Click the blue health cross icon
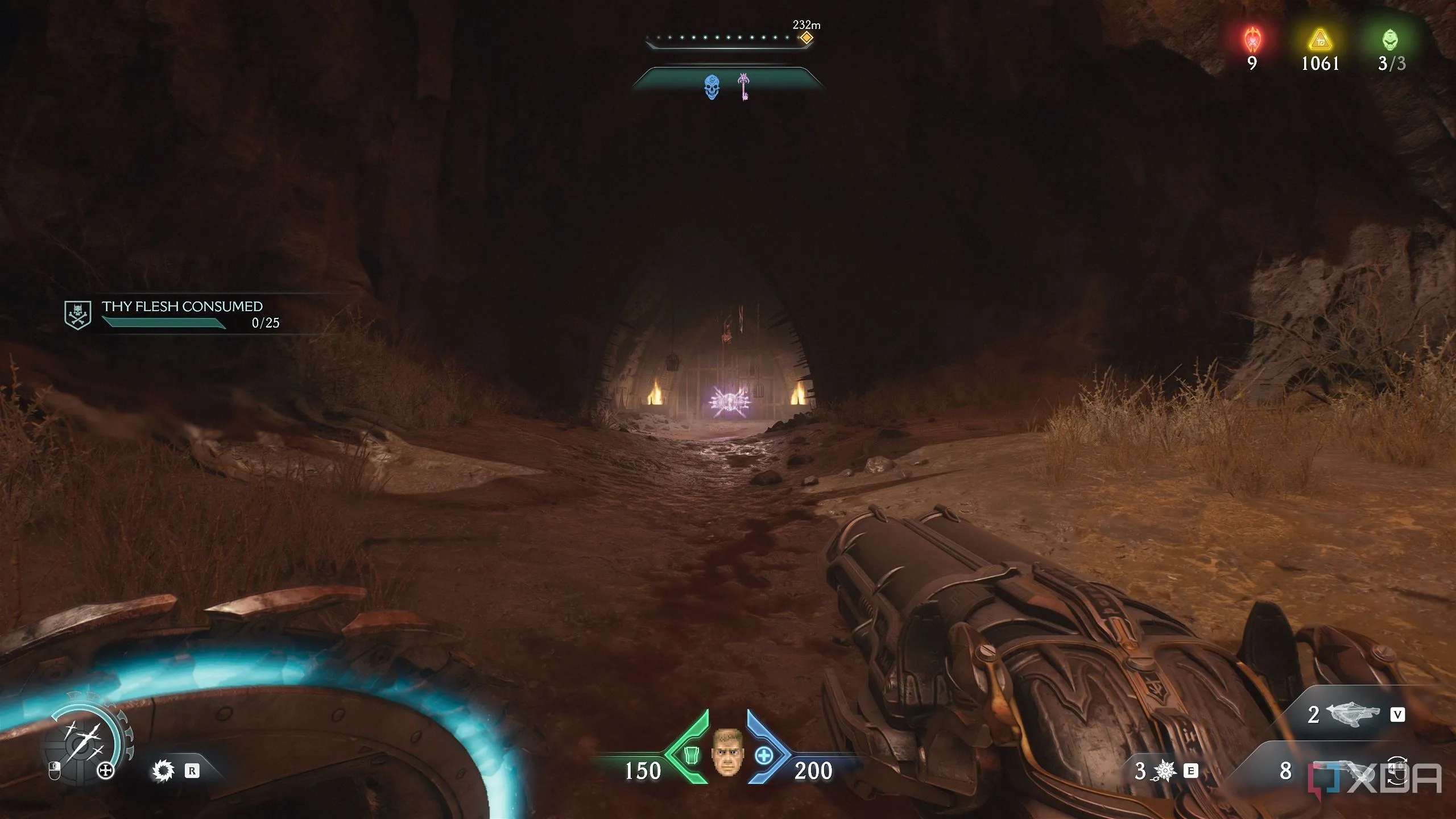The width and height of the screenshot is (1456, 819). 763,755
